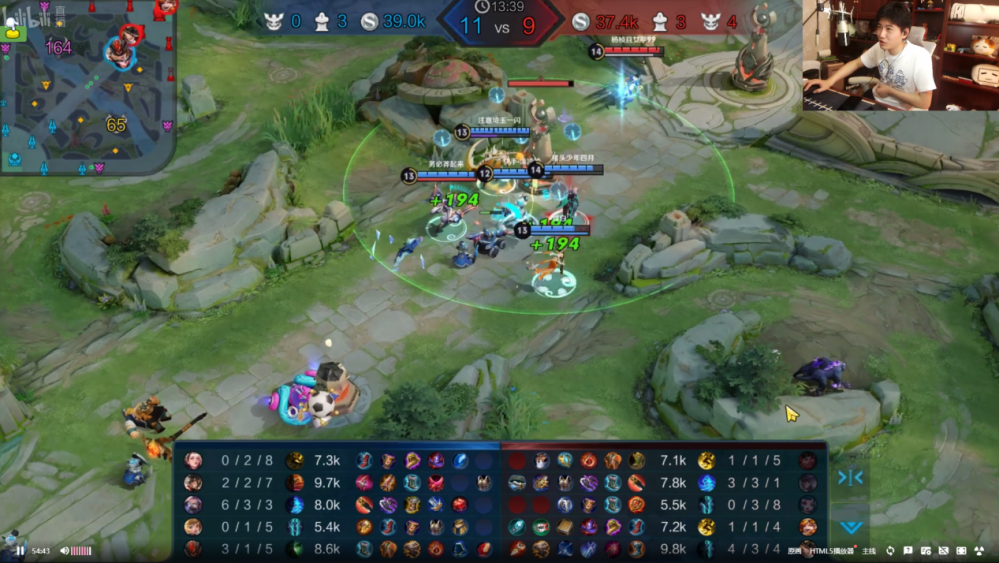Mute the video volume speaker icon
The width and height of the screenshot is (999, 563).
pyautogui.click(x=64, y=551)
